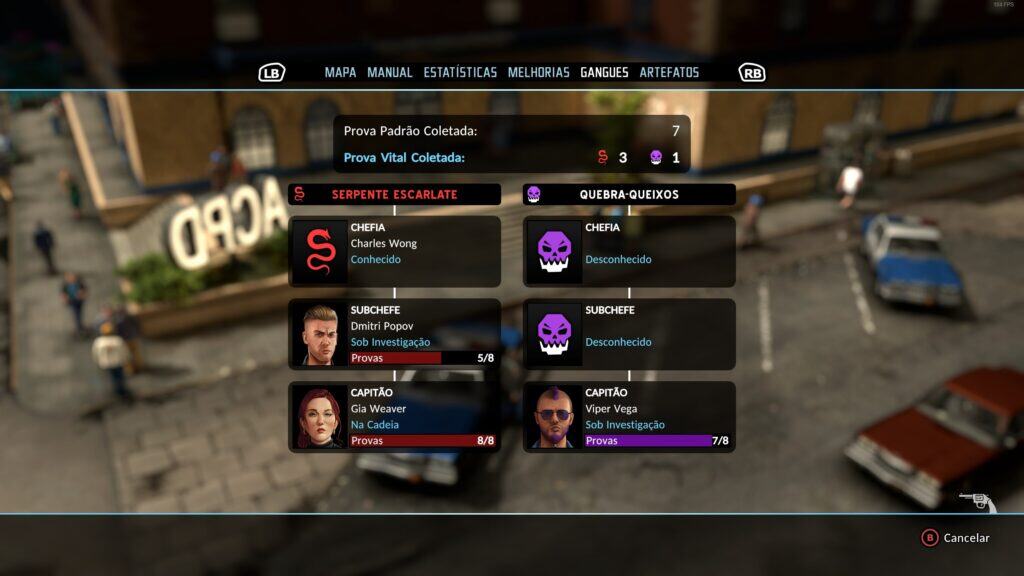The height and width of the screenshot is (576, 1024).
Task: Select the Serpente Escarlate gang header
Action: click(x=394, y=194)
